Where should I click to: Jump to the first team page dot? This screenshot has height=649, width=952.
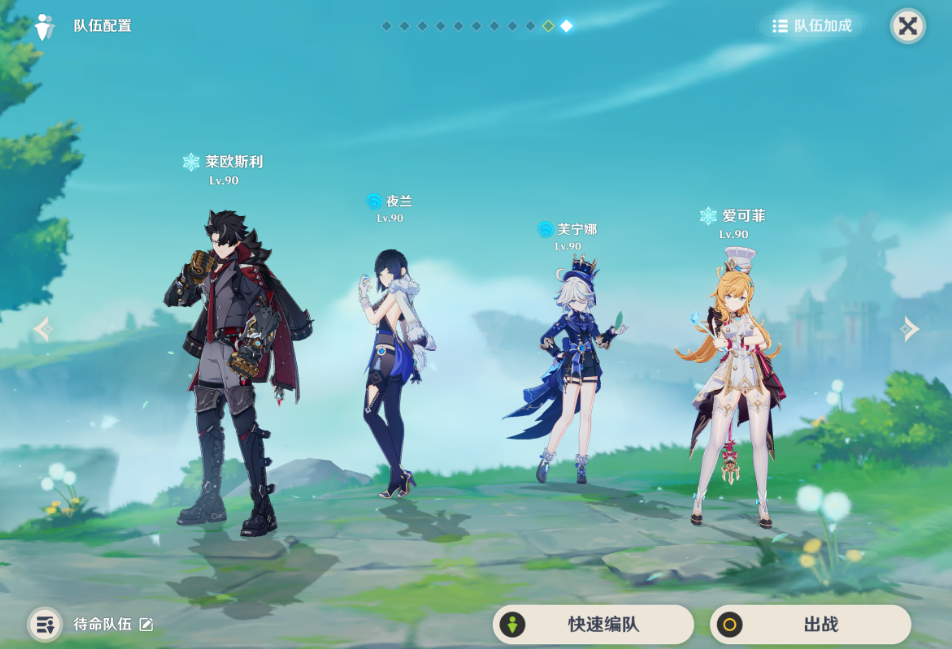[x=386, y=26]
